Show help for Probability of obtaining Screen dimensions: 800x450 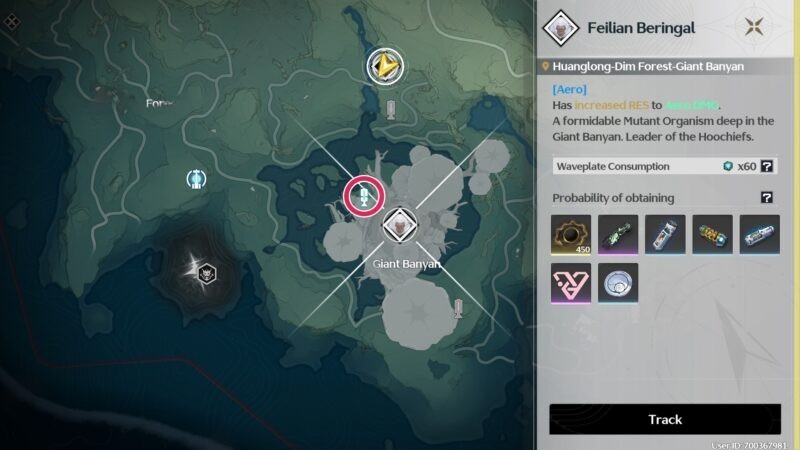point(767,198)
